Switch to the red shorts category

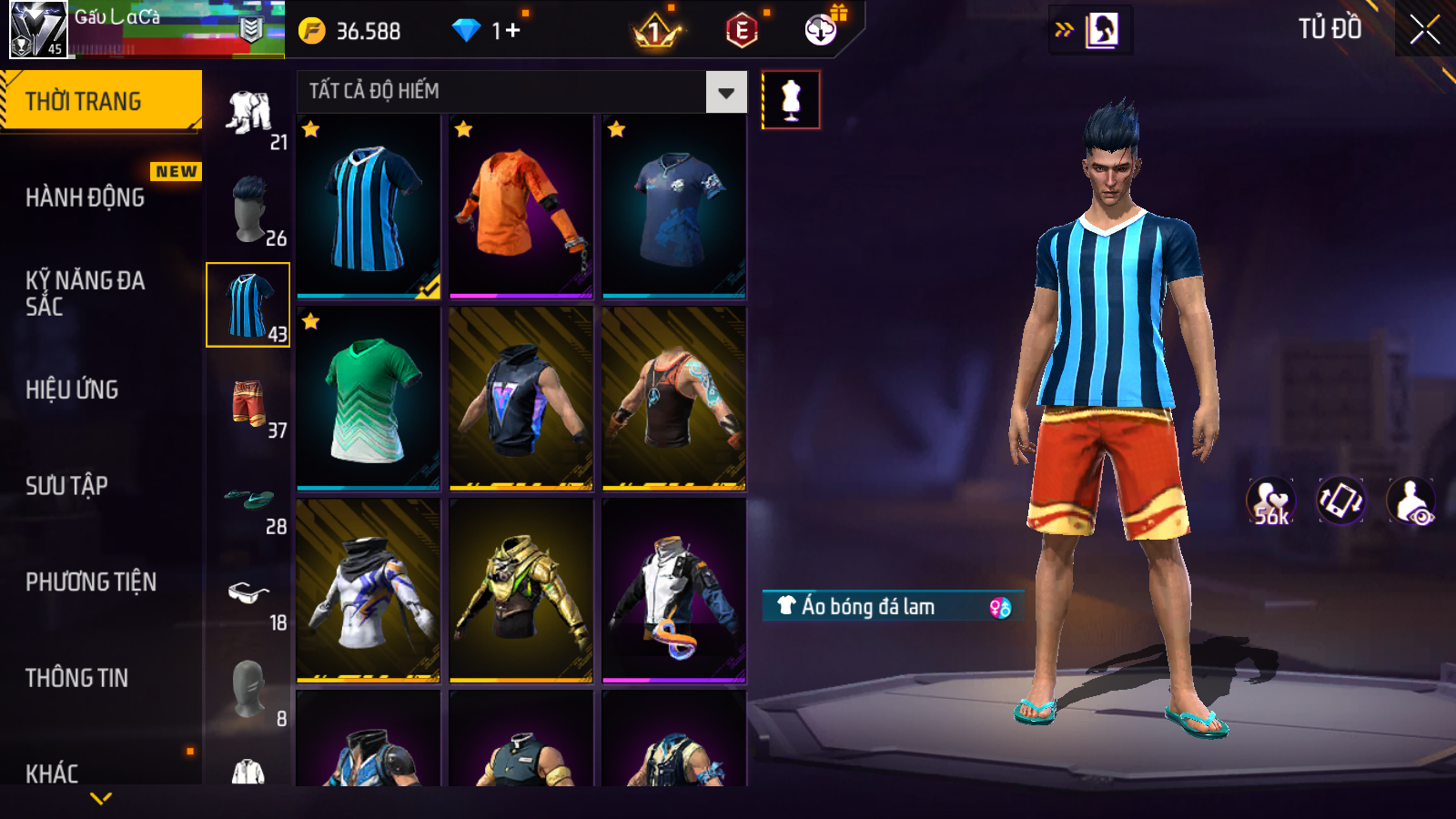[248, 403]
